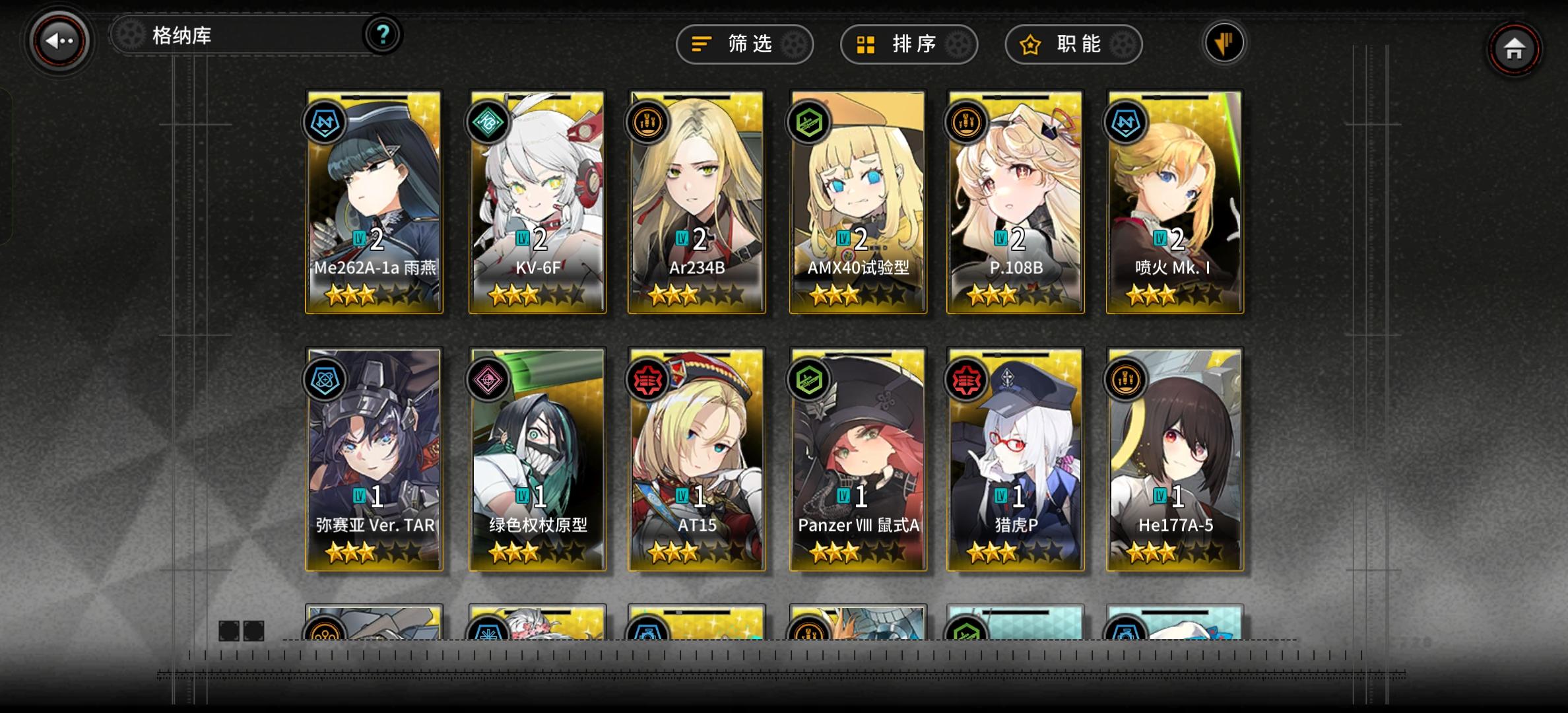Screen dimensions: 1568x713
Task: Select the 喷火 Mk. I card
Action: (1175, 205)
